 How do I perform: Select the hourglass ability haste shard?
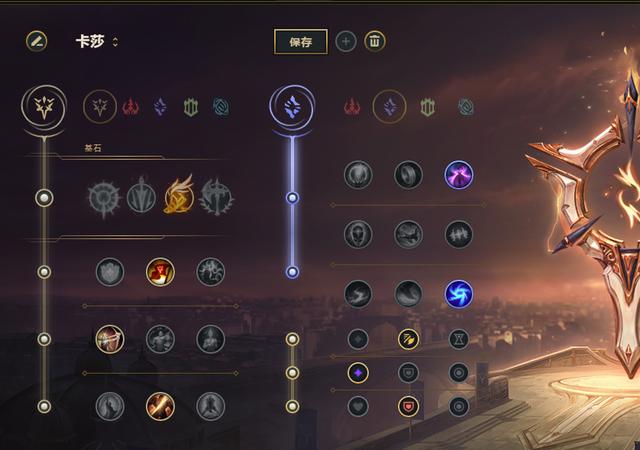click(x=459, y=339)
